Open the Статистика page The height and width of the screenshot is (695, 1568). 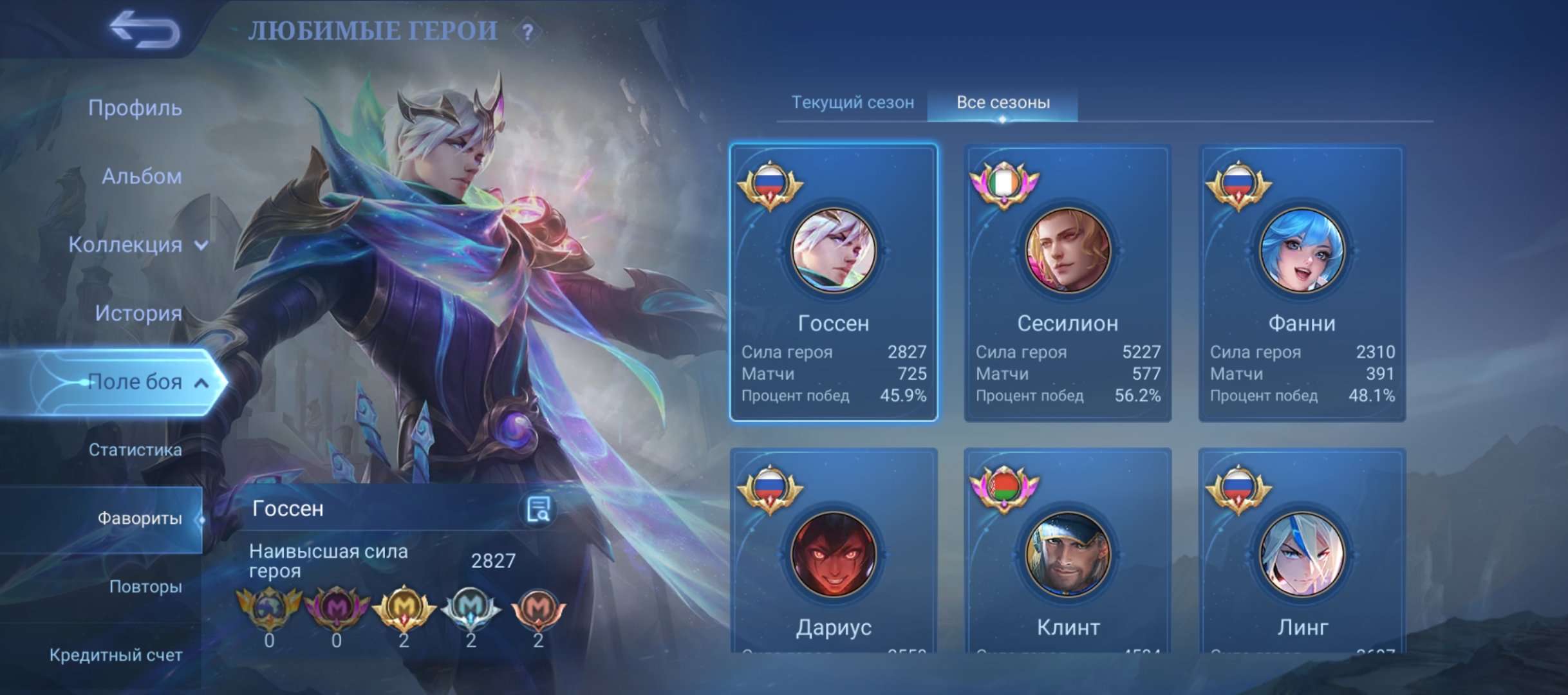(x=137, y=450)
